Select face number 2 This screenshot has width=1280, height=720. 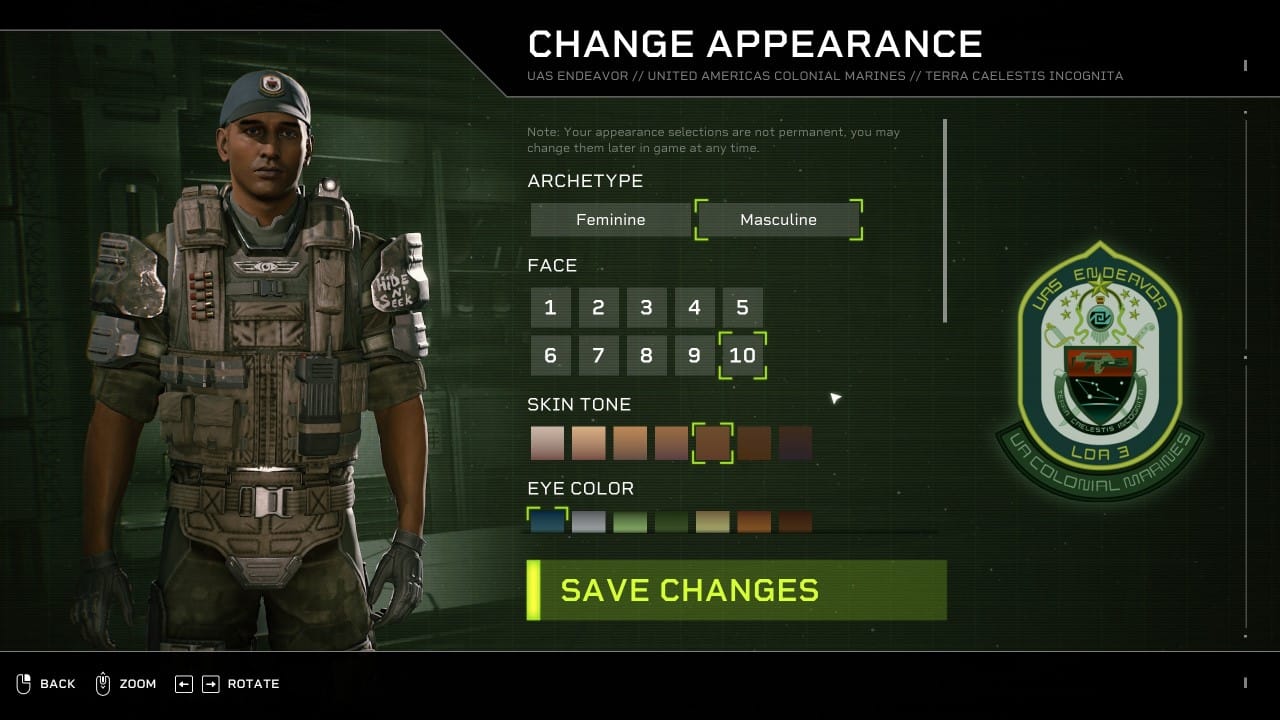tap(598, 308)
